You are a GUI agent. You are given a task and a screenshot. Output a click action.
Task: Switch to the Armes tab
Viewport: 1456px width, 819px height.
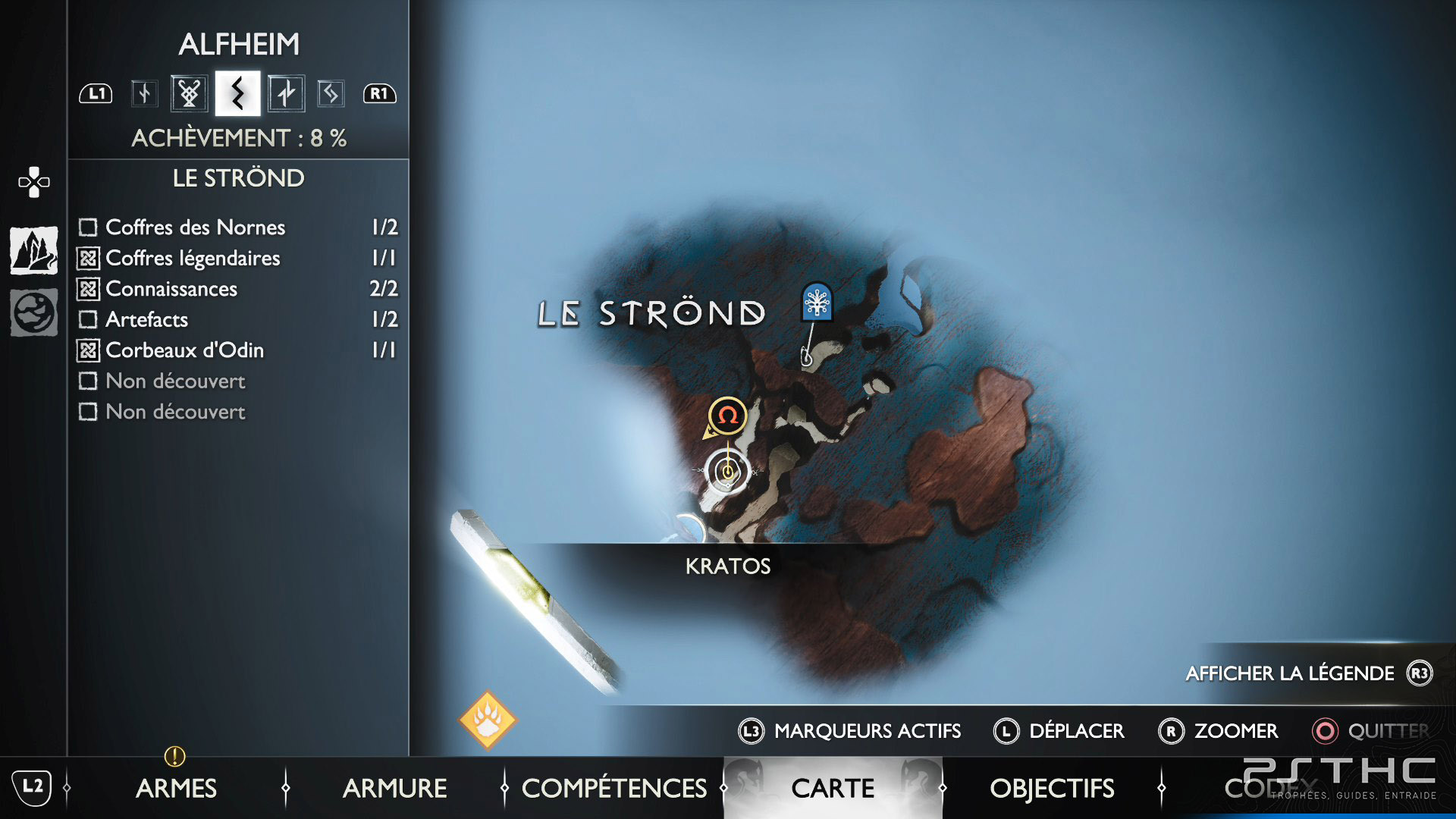point(176,788)
